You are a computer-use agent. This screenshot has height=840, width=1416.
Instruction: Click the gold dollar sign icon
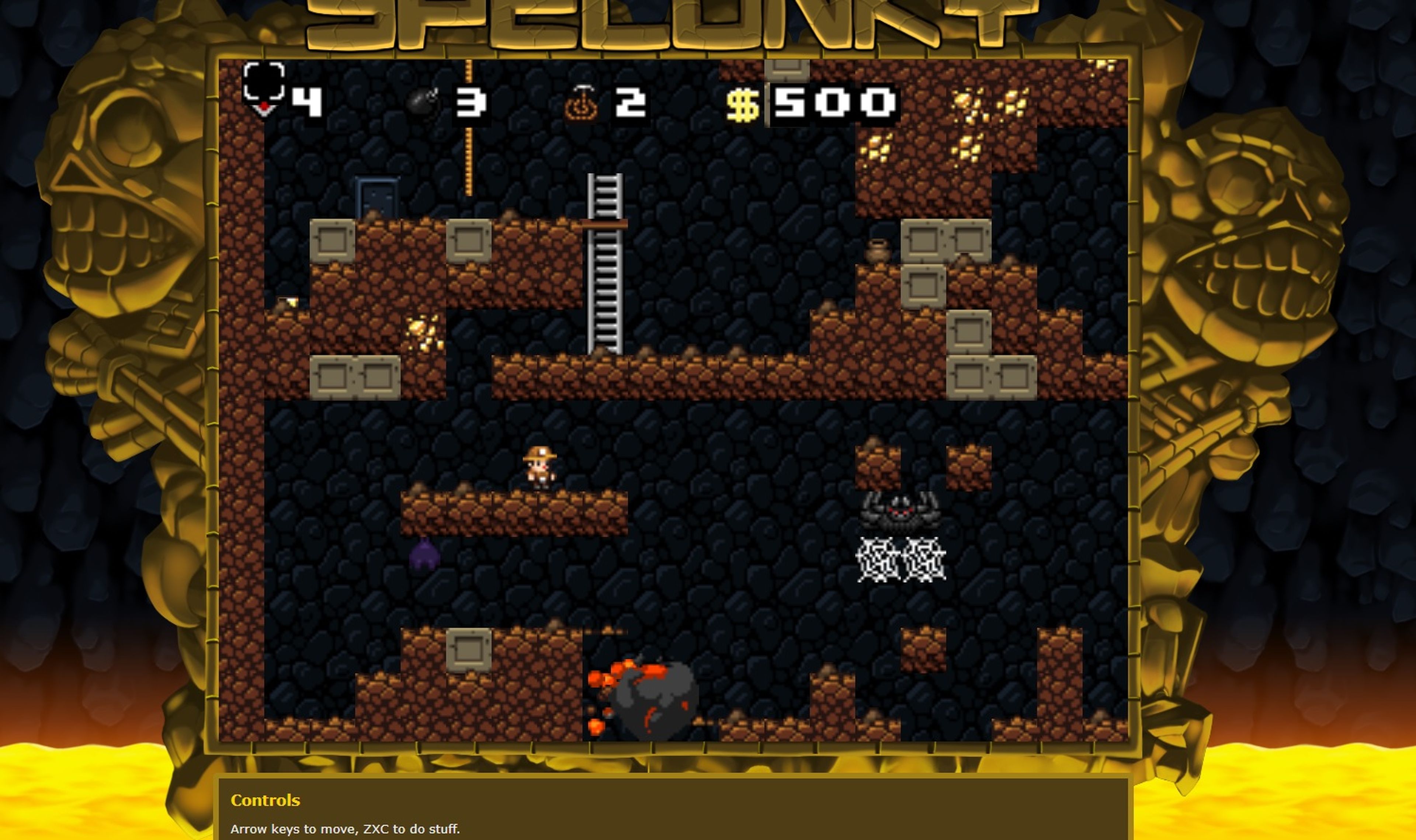pyautogui.click(x=742, y=105)
